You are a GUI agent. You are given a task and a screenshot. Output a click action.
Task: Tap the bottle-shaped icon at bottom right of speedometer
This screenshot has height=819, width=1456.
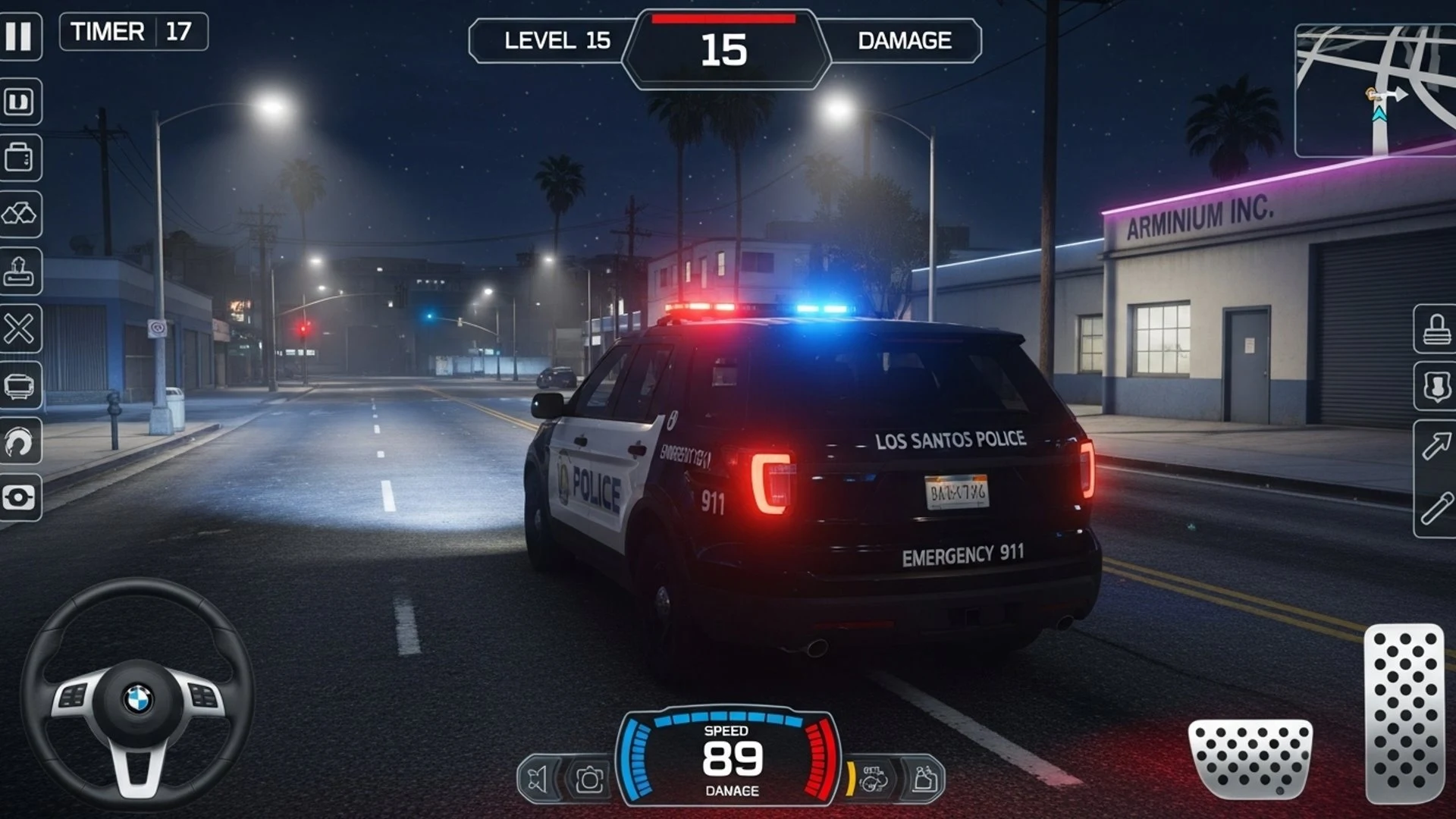(x=924, y=778)
